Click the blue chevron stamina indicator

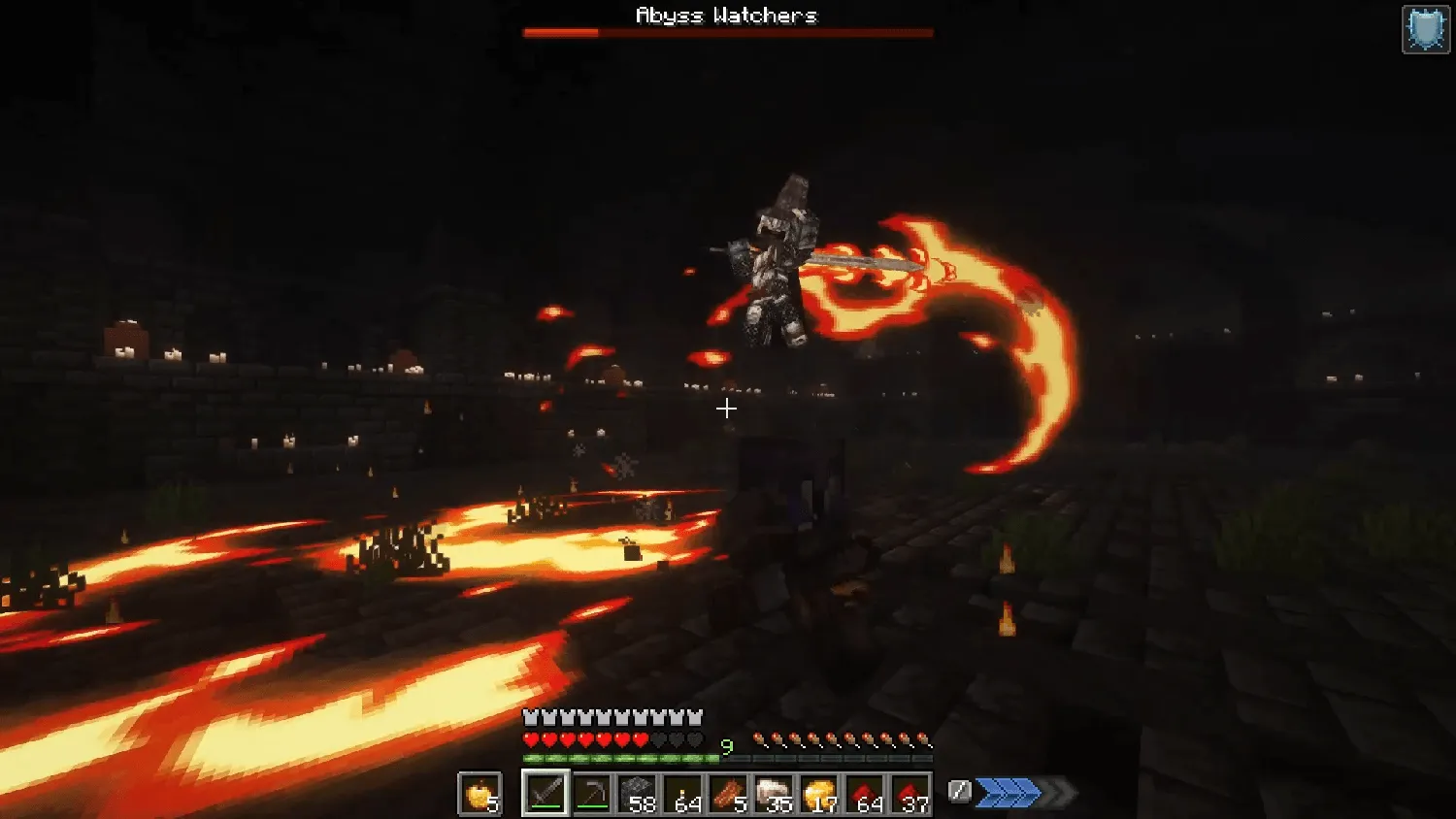tap(1009, 792)
